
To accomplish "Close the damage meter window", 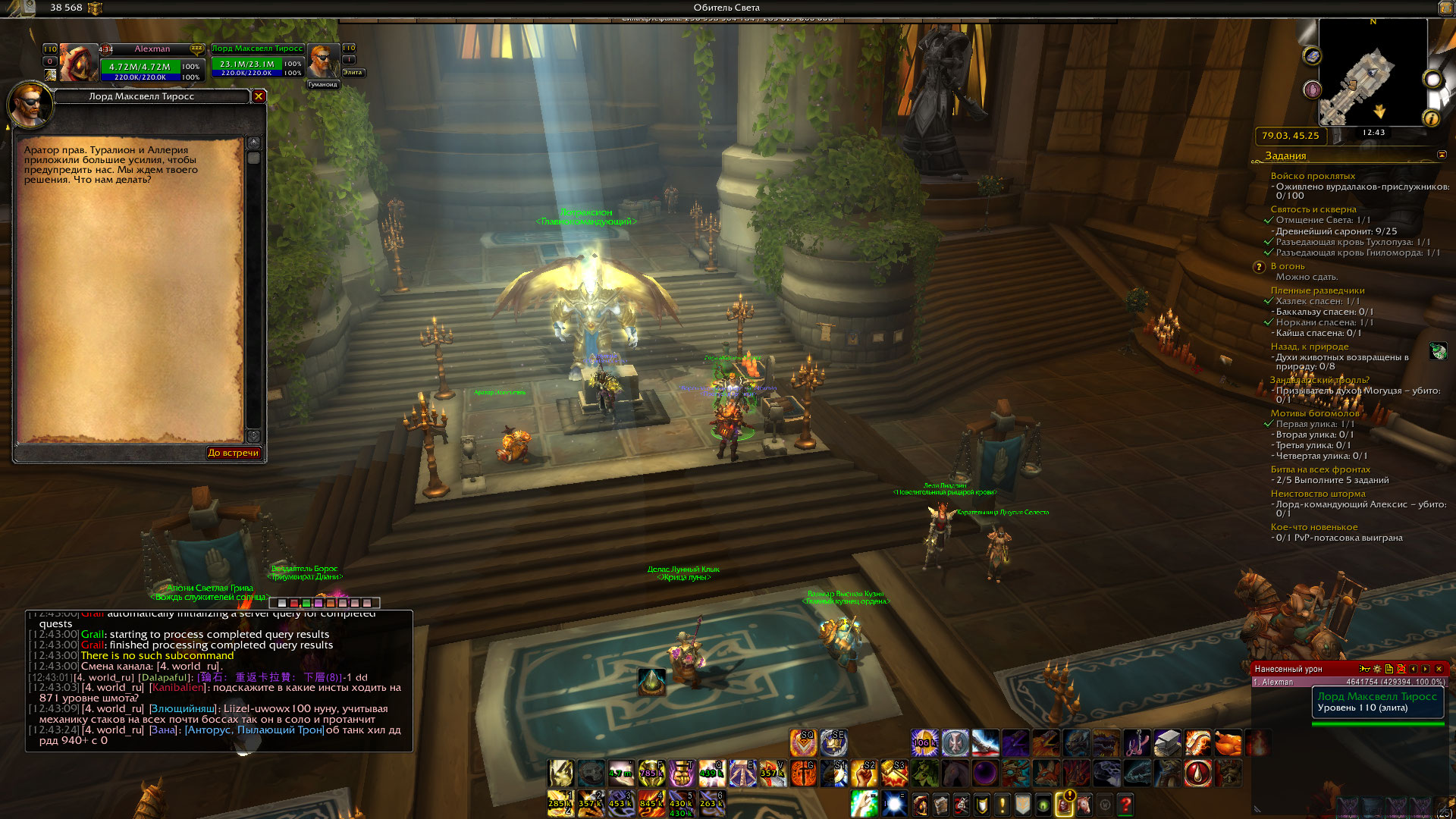I will point(1439,669).
